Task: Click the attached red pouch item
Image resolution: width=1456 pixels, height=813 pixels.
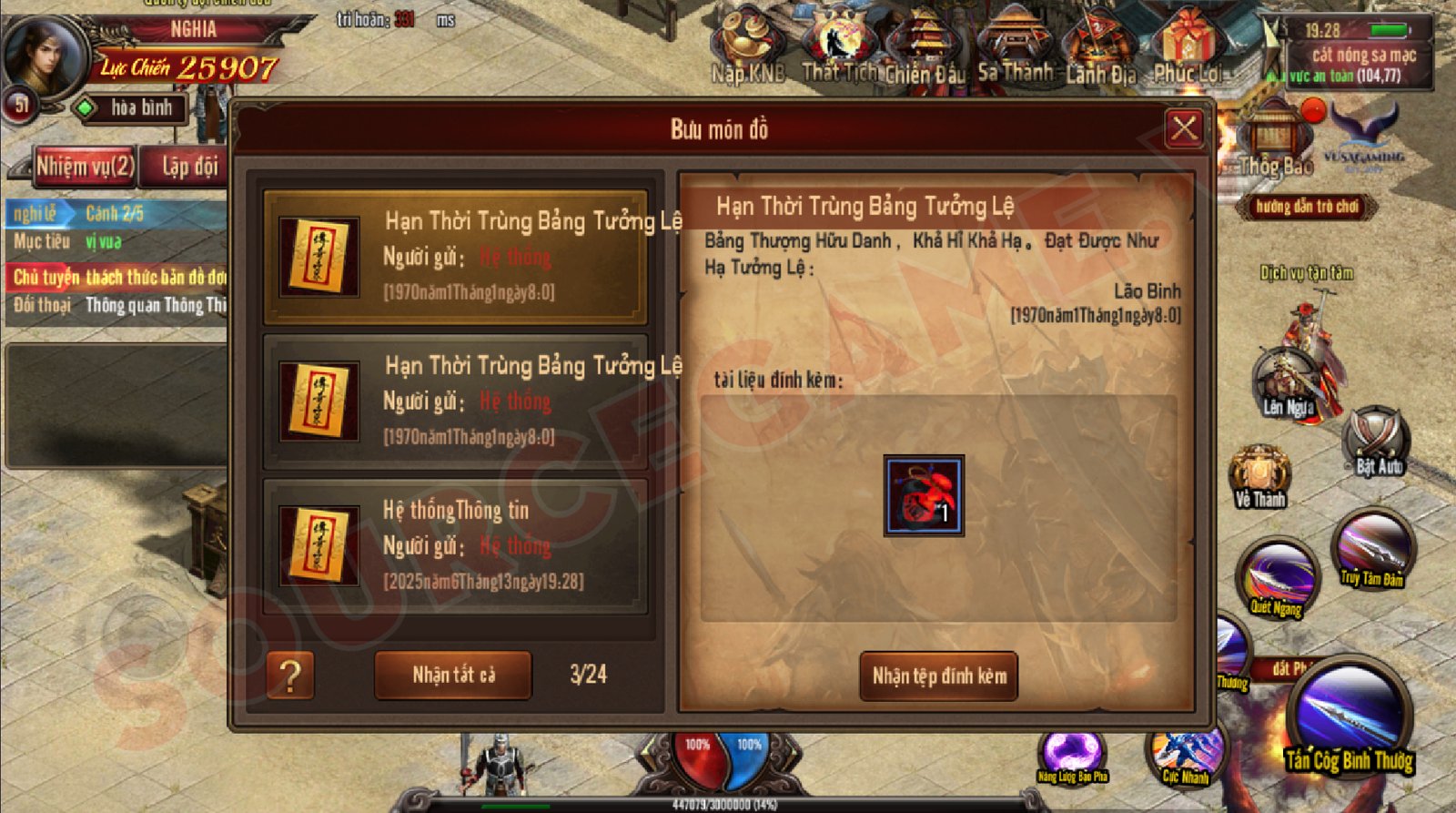Action: (924, 496)
